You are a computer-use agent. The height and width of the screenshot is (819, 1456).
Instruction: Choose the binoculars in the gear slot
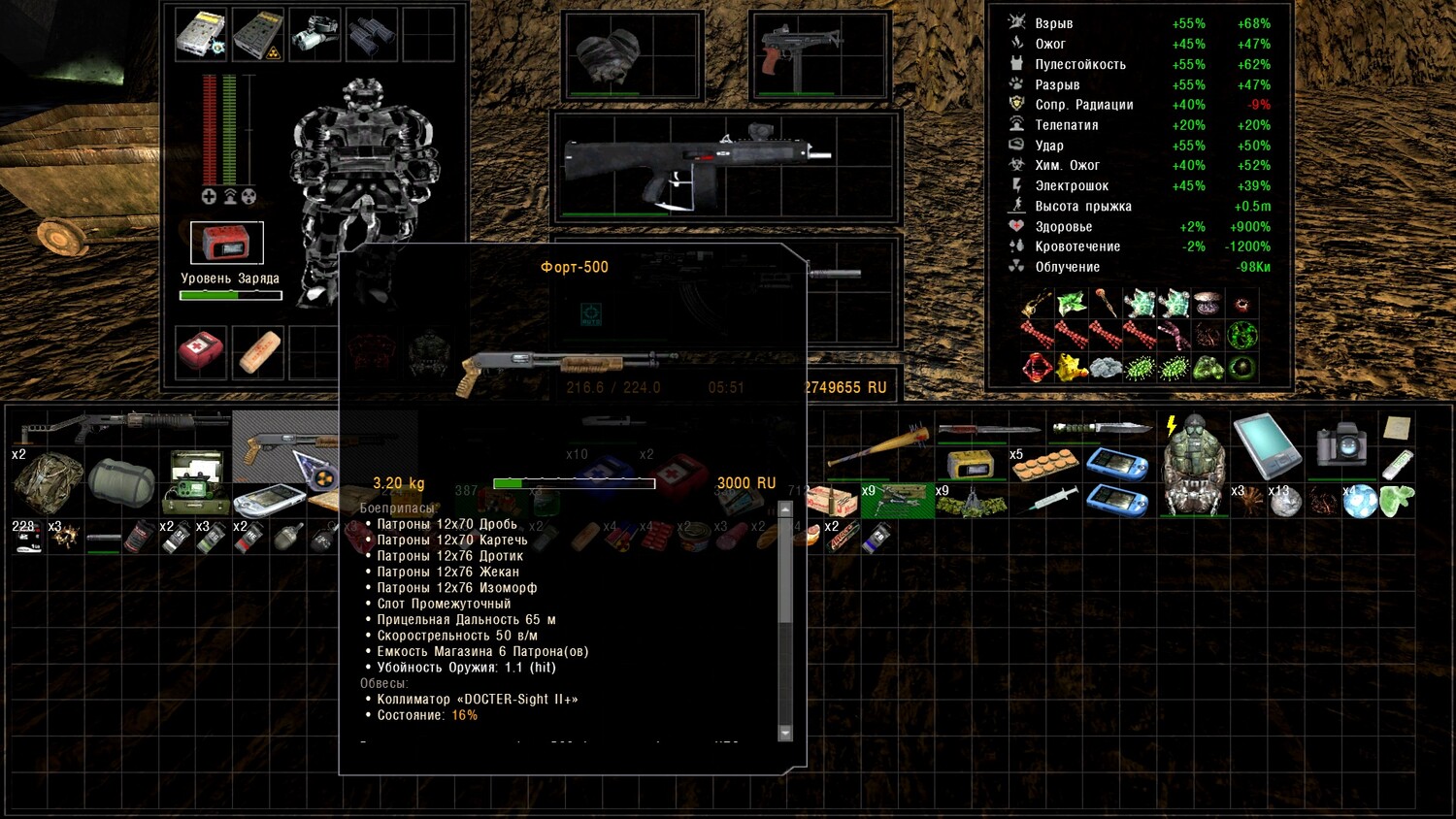(371, 33)
